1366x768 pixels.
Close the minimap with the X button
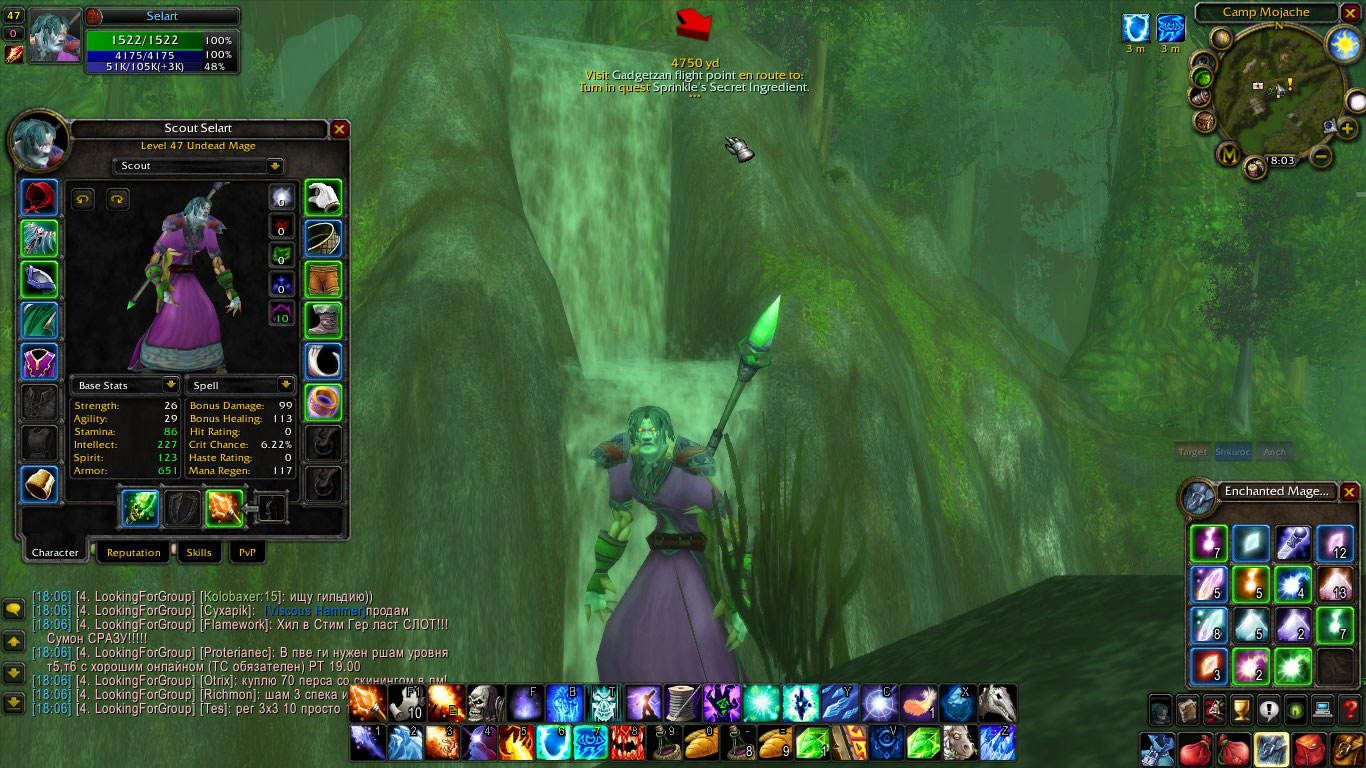[x=1350, y=13]
